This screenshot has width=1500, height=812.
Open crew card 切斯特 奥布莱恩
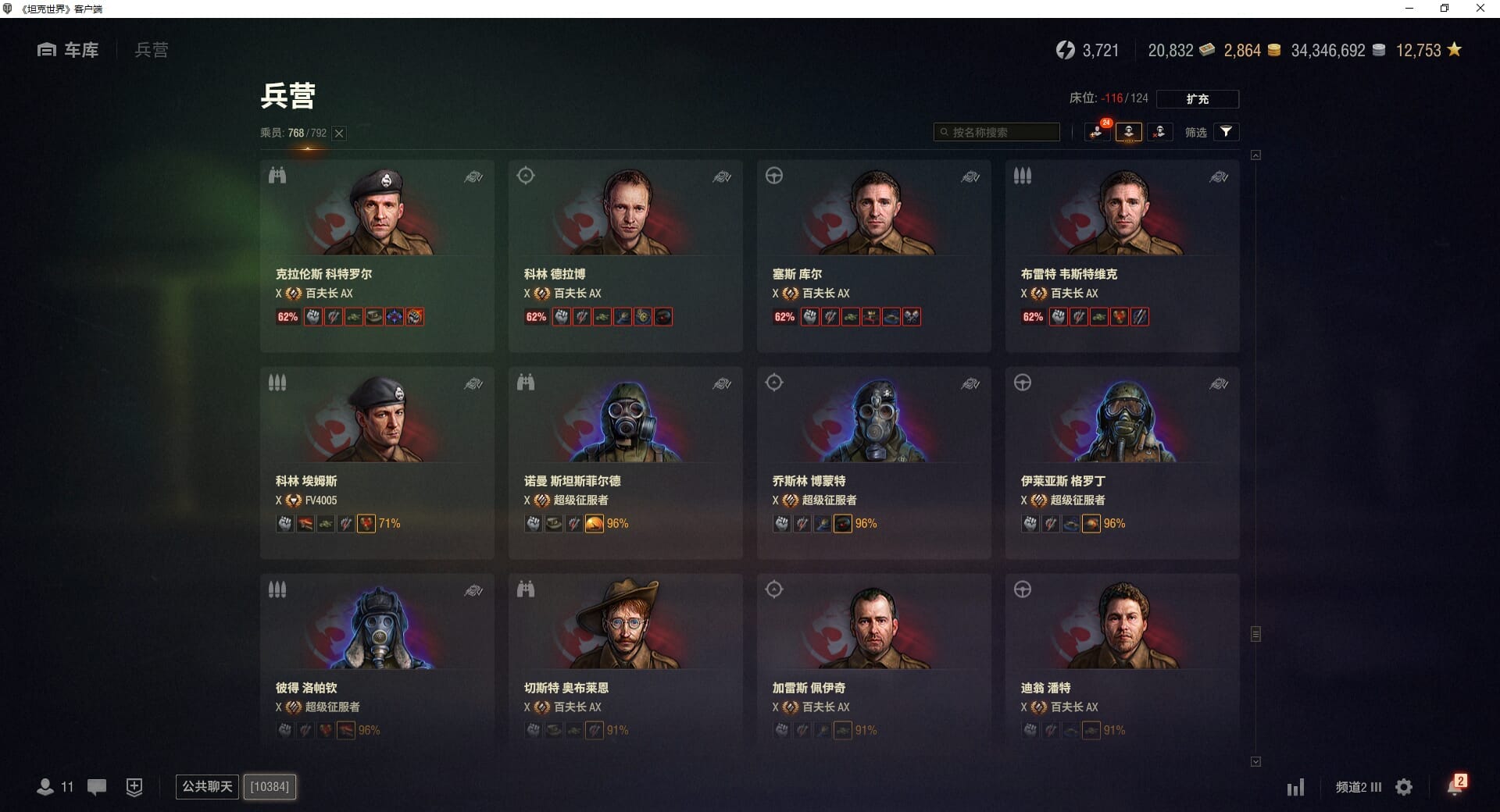[x=625, y=664]
